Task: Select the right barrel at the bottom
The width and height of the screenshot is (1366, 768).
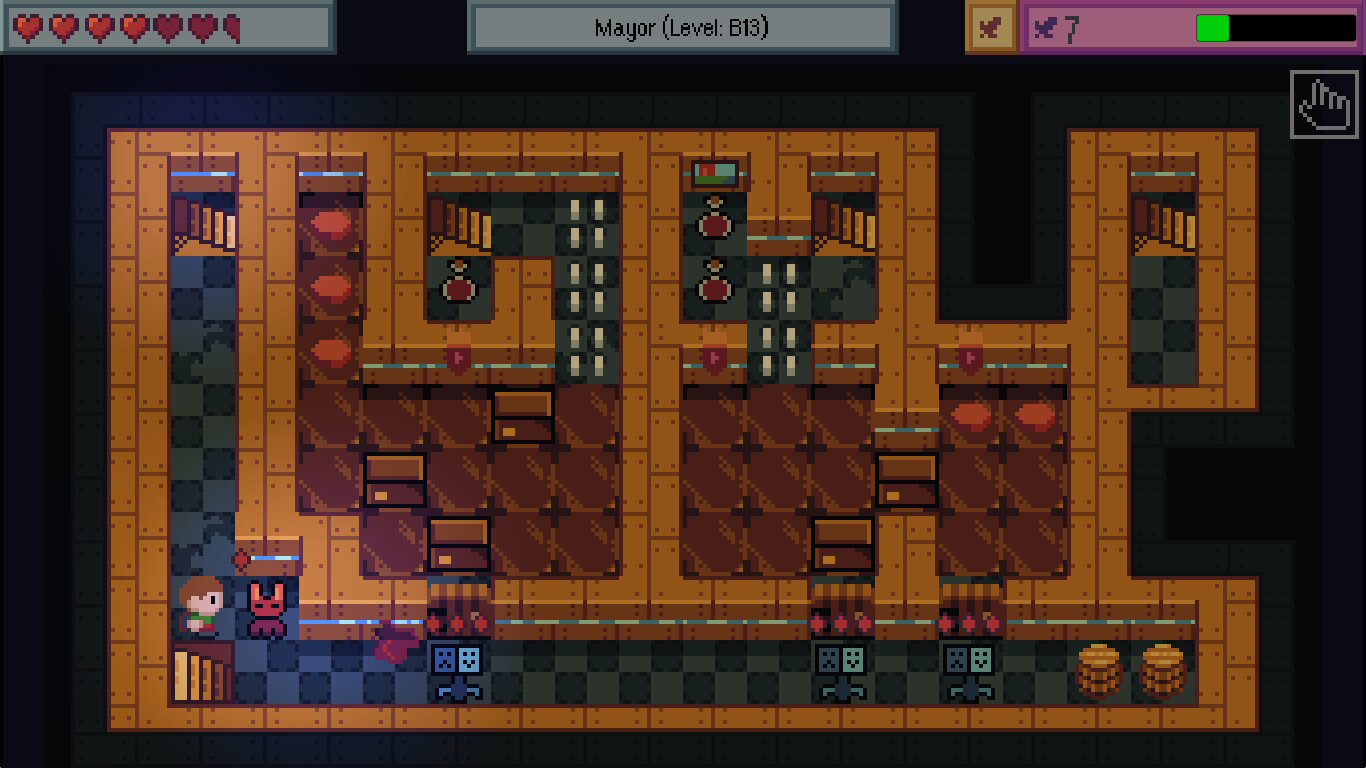Action: [x=1162, y=670]
